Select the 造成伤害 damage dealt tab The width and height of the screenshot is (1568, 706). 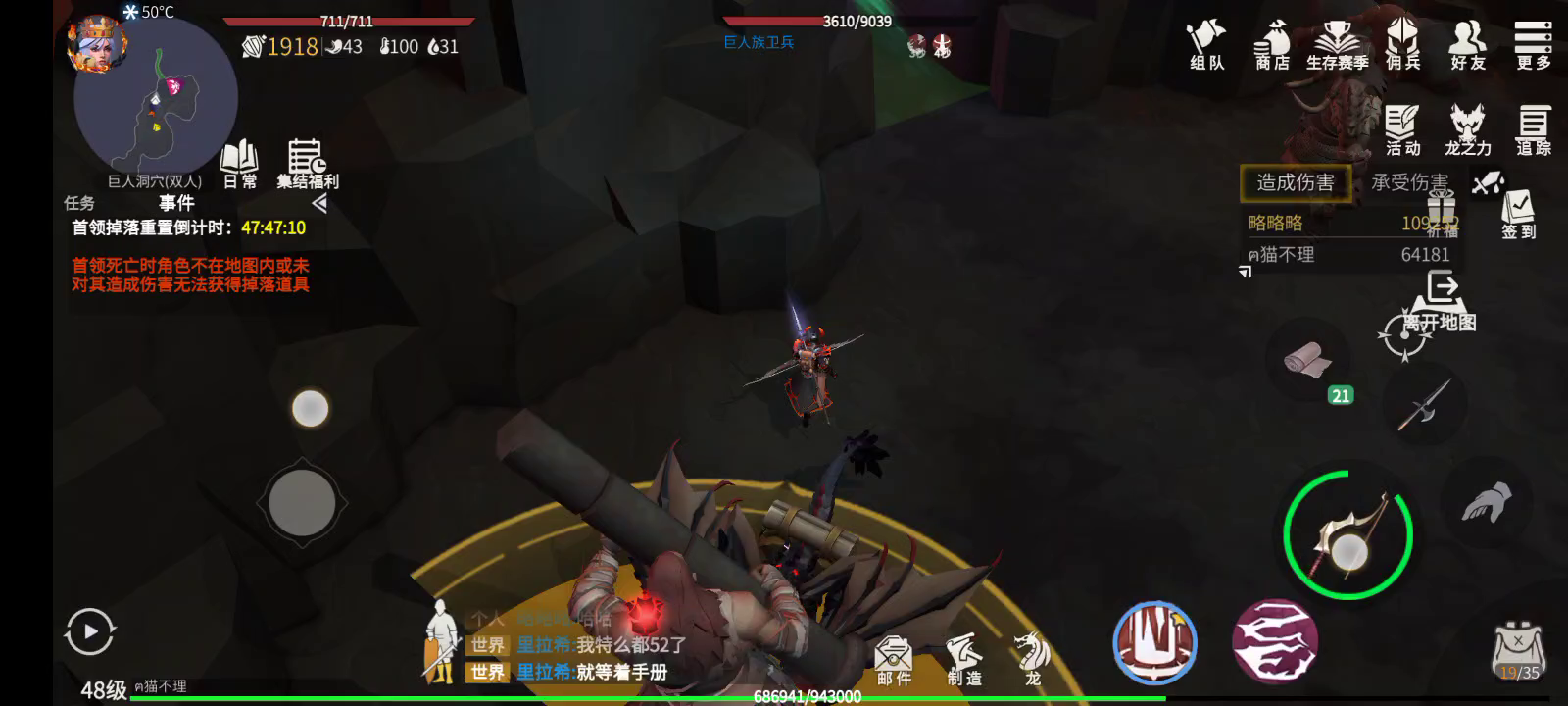[1295, 182]
